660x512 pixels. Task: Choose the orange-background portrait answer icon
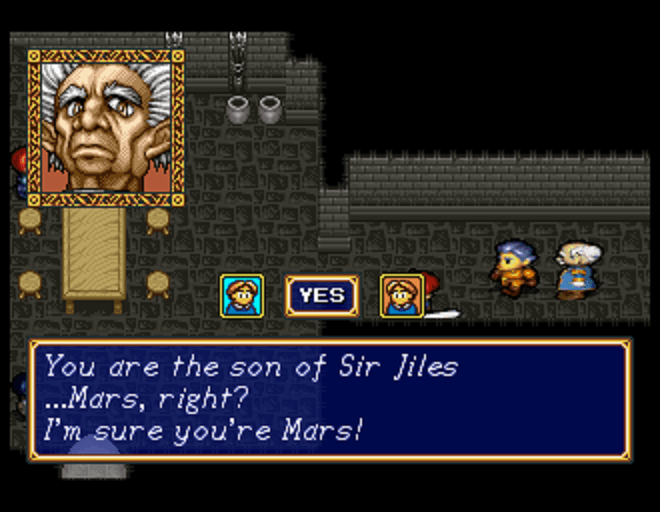click(402, 296)
